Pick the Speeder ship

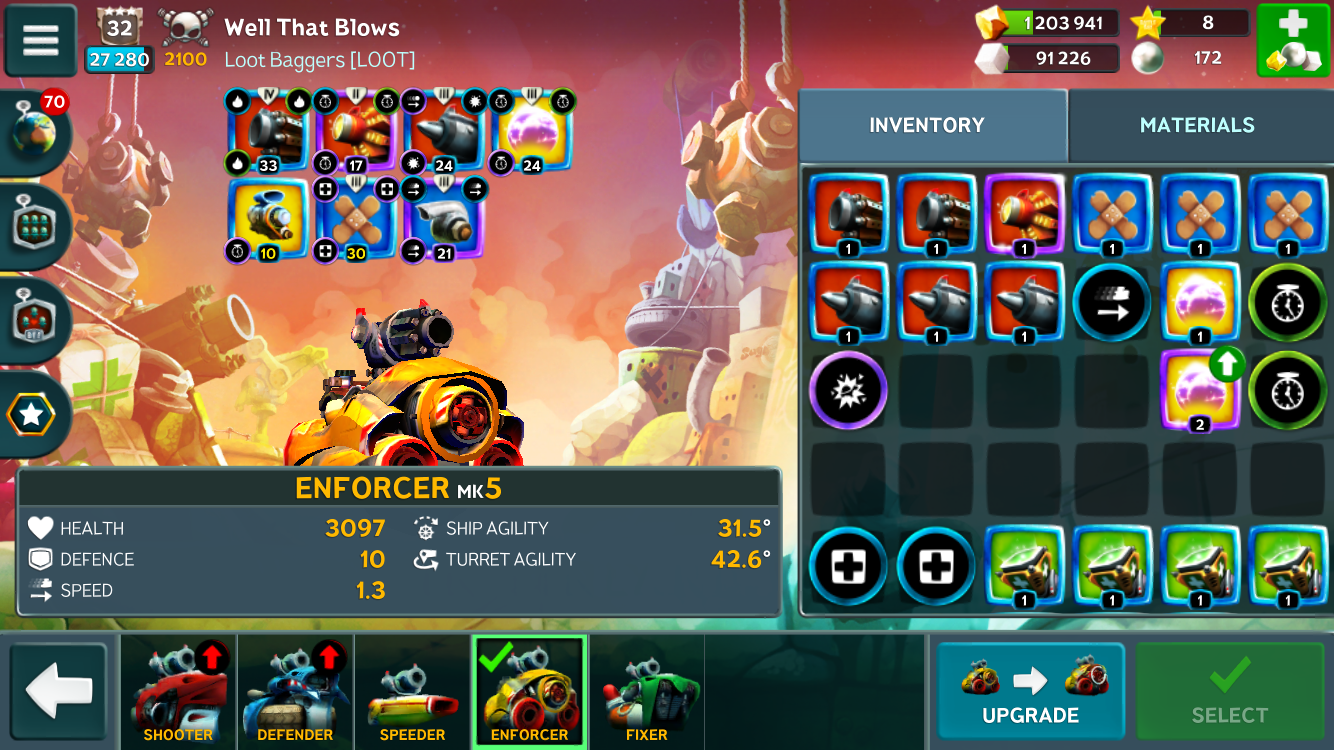pos(412,692)
